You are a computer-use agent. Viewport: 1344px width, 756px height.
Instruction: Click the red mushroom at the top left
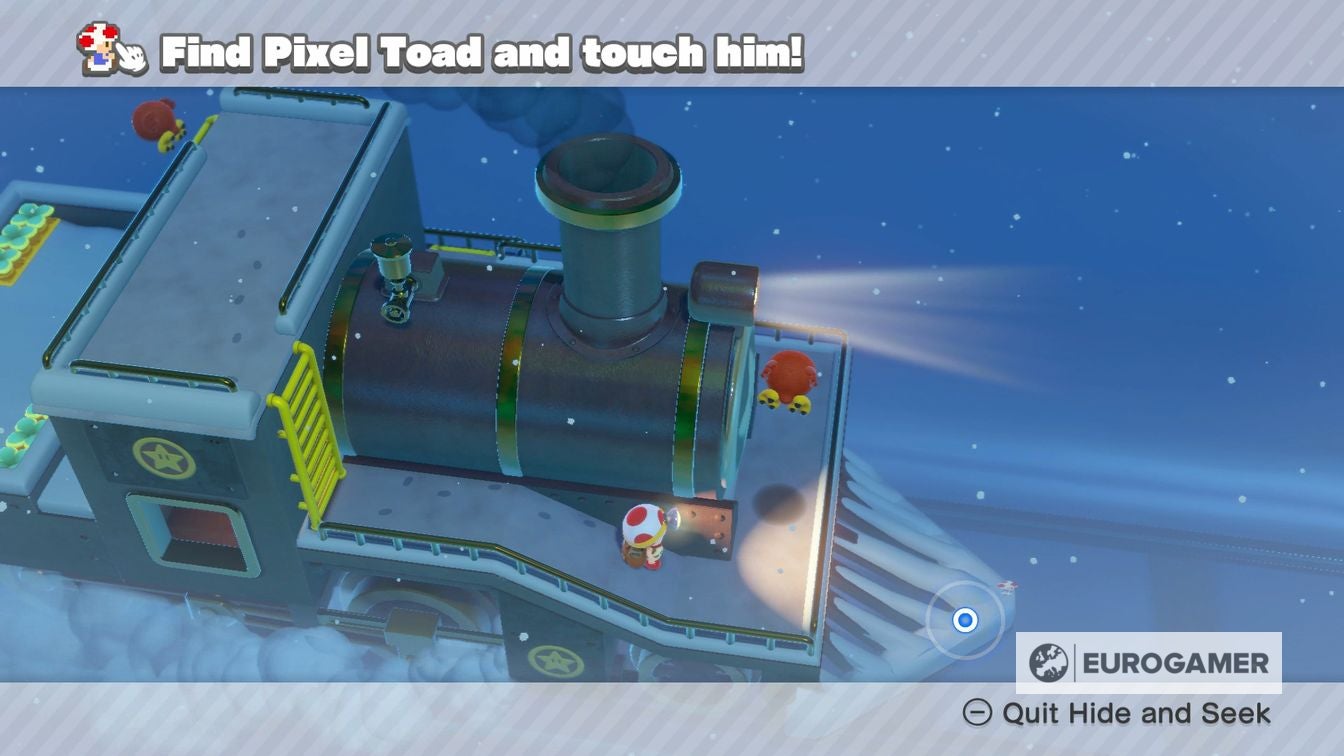coord(153,120)
